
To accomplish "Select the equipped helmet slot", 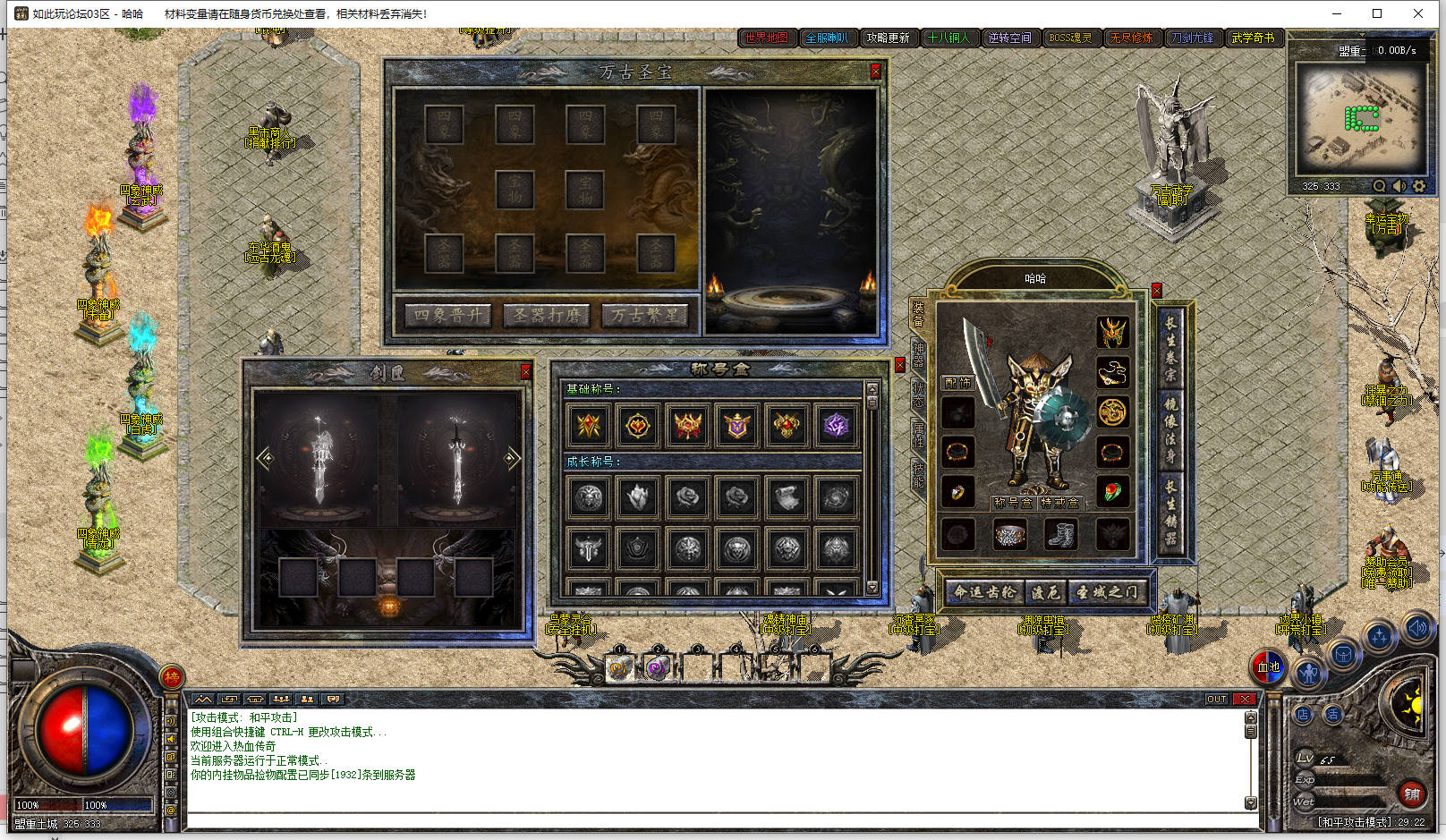I will point(1112,333).
